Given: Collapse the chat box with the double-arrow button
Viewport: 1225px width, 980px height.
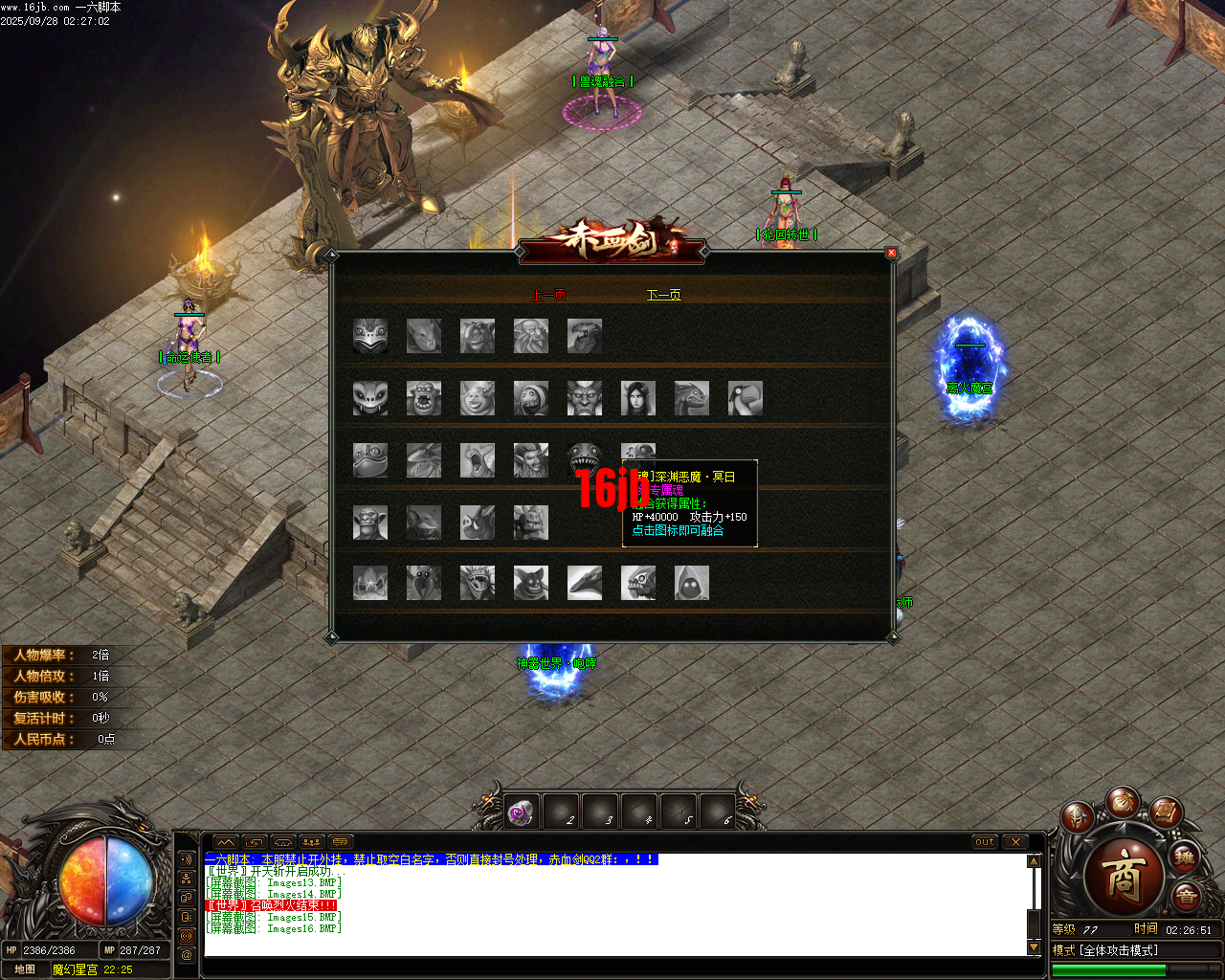Looking at the screenshot, I should pos(226,842).
